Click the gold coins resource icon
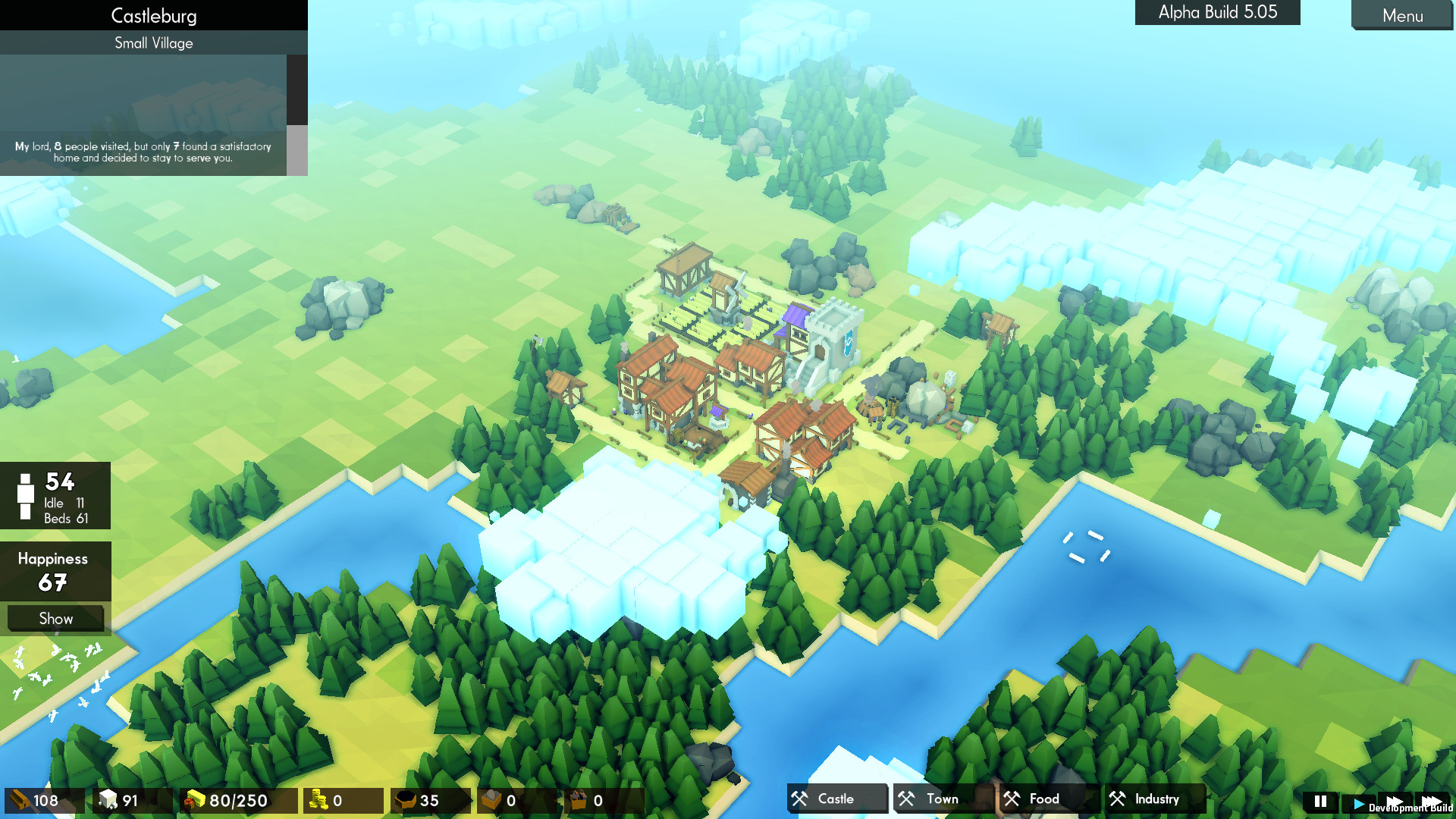Viewport: 1456px width, 819px height. click(319, 800)
